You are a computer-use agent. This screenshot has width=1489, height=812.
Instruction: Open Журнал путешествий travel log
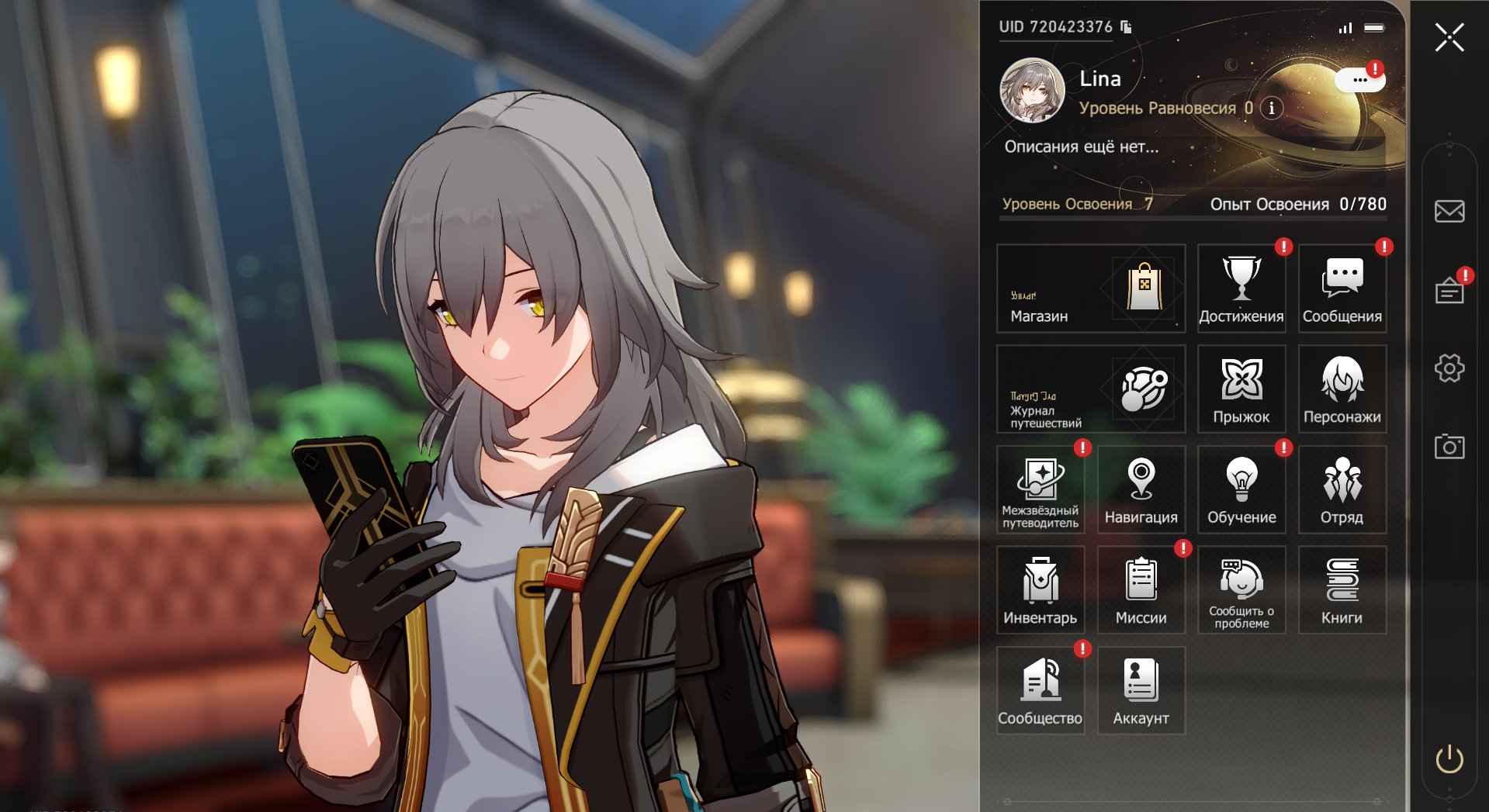pos(1089,389)
